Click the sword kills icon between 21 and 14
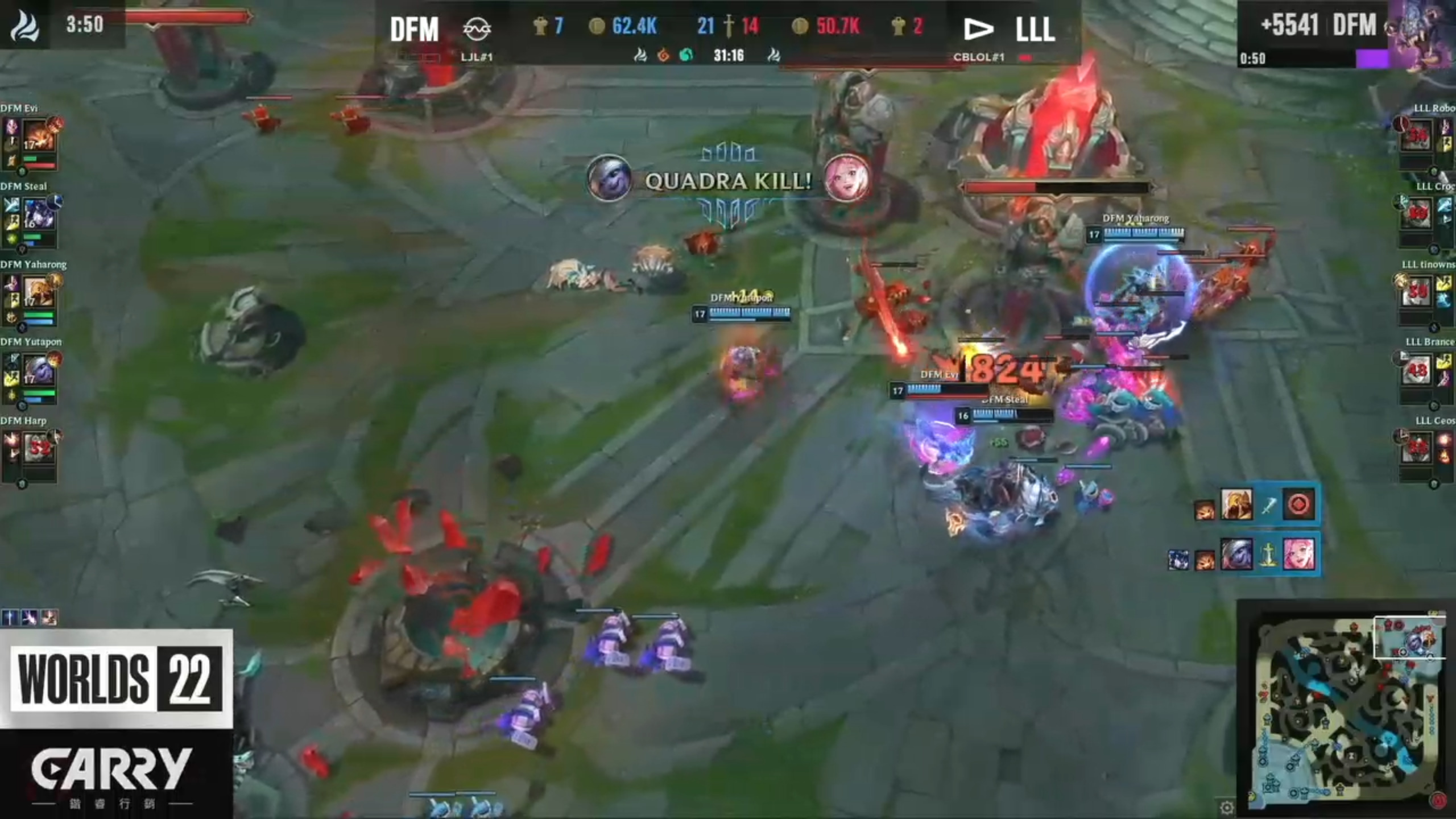The width and height of the screenshot is (1456, 819). 730,25
